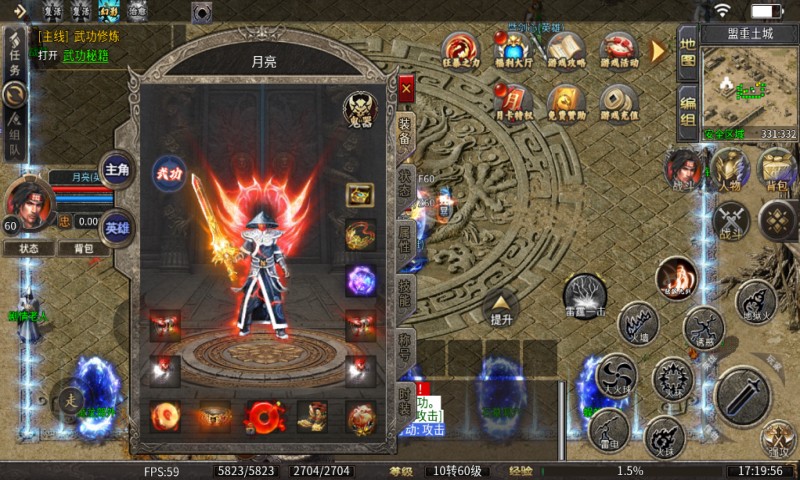Open the 游戏充值 recharge shop
Screen dimensions: 800x480
point(620,102)
